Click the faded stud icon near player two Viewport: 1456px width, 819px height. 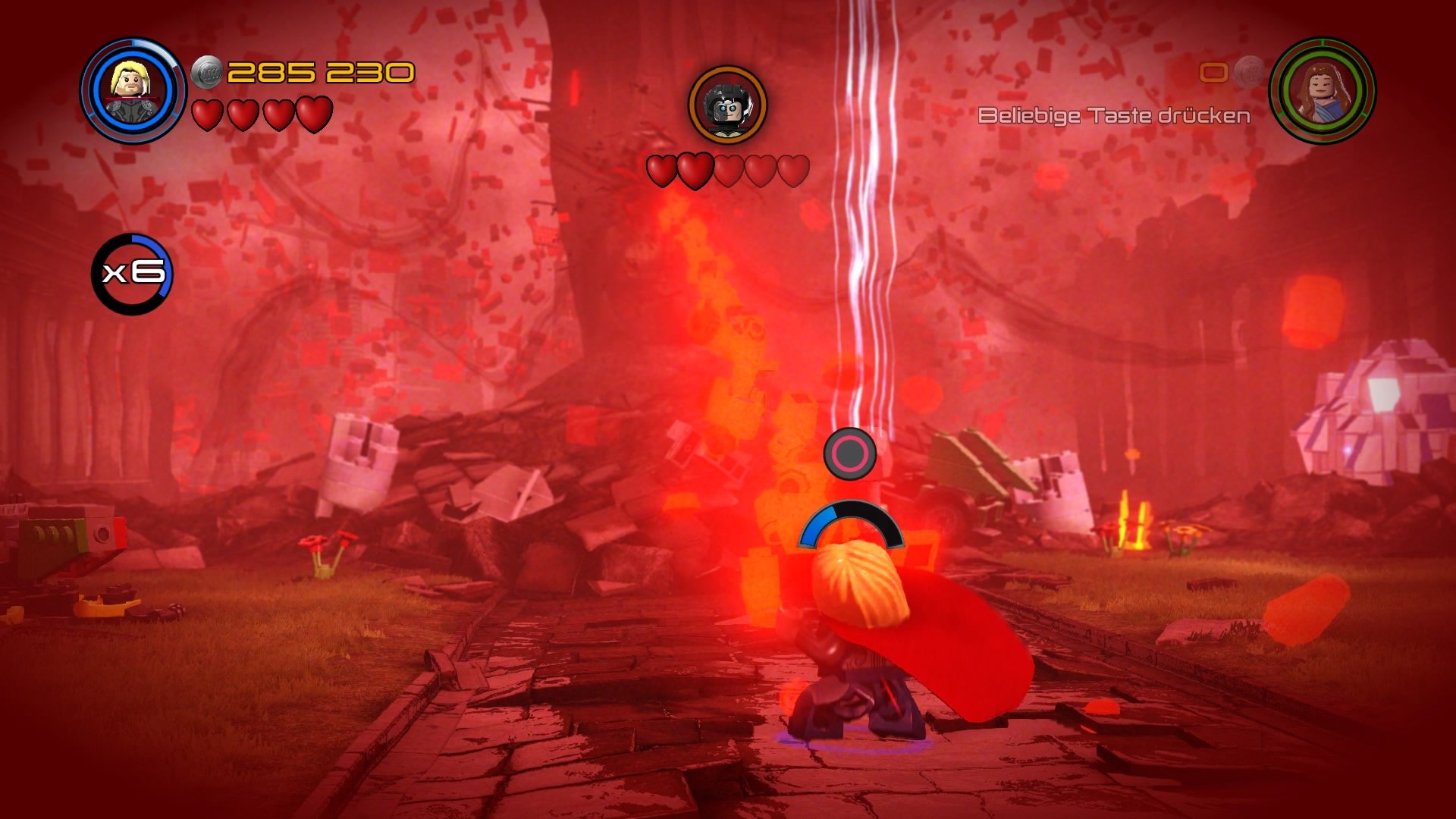pos(1247,71)
